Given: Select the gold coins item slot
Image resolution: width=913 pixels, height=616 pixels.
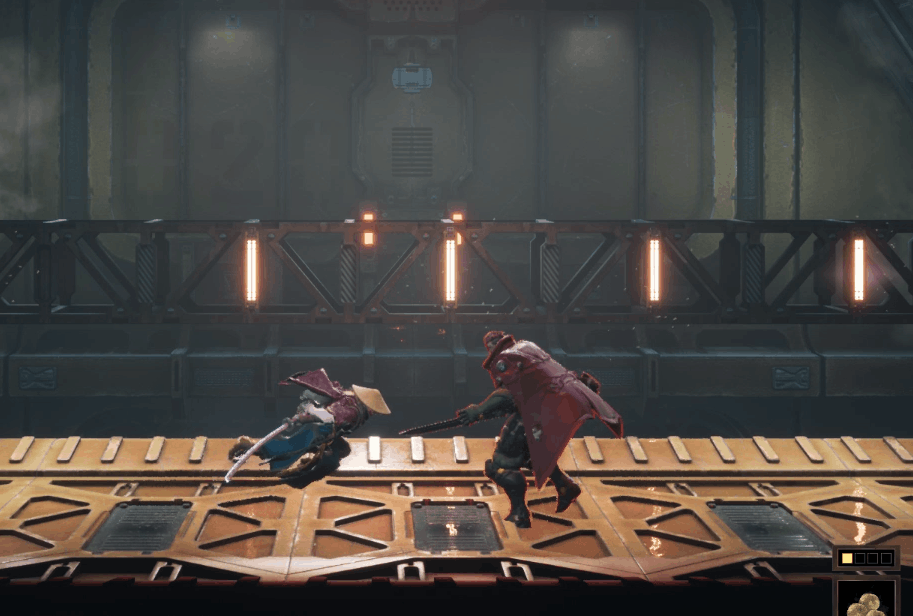Looking at the screenshot, I should tap(866, 599).
